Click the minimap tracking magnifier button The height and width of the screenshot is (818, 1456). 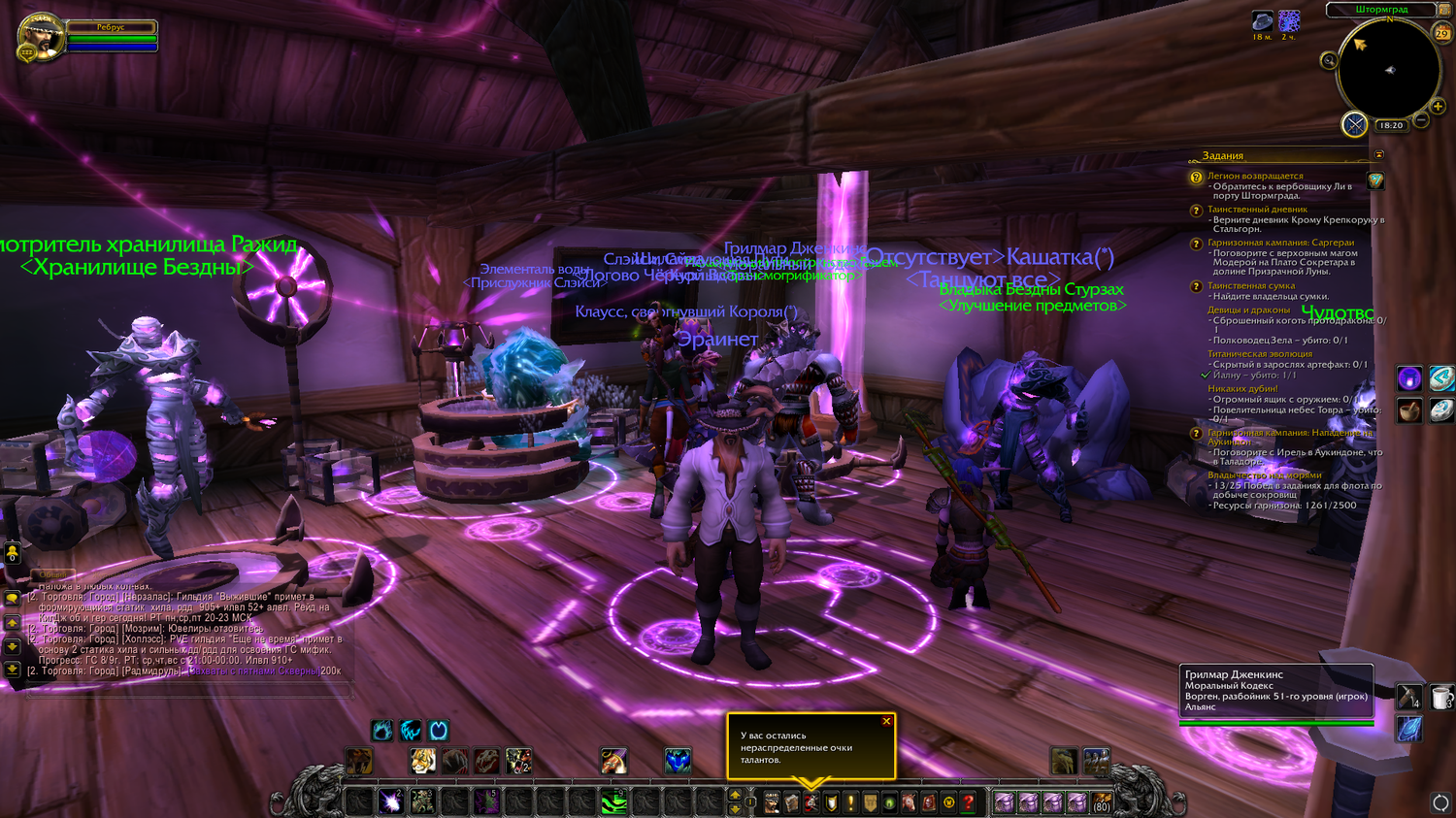[1329, 61]
